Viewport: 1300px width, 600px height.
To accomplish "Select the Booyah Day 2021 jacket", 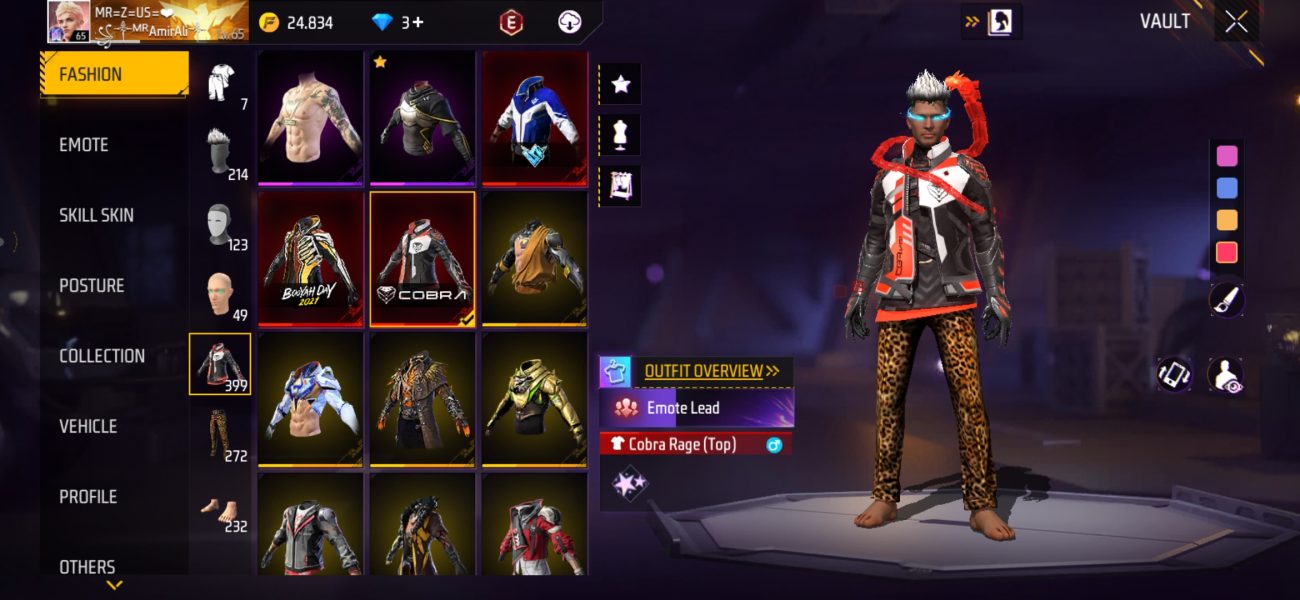I will [309, 258].
